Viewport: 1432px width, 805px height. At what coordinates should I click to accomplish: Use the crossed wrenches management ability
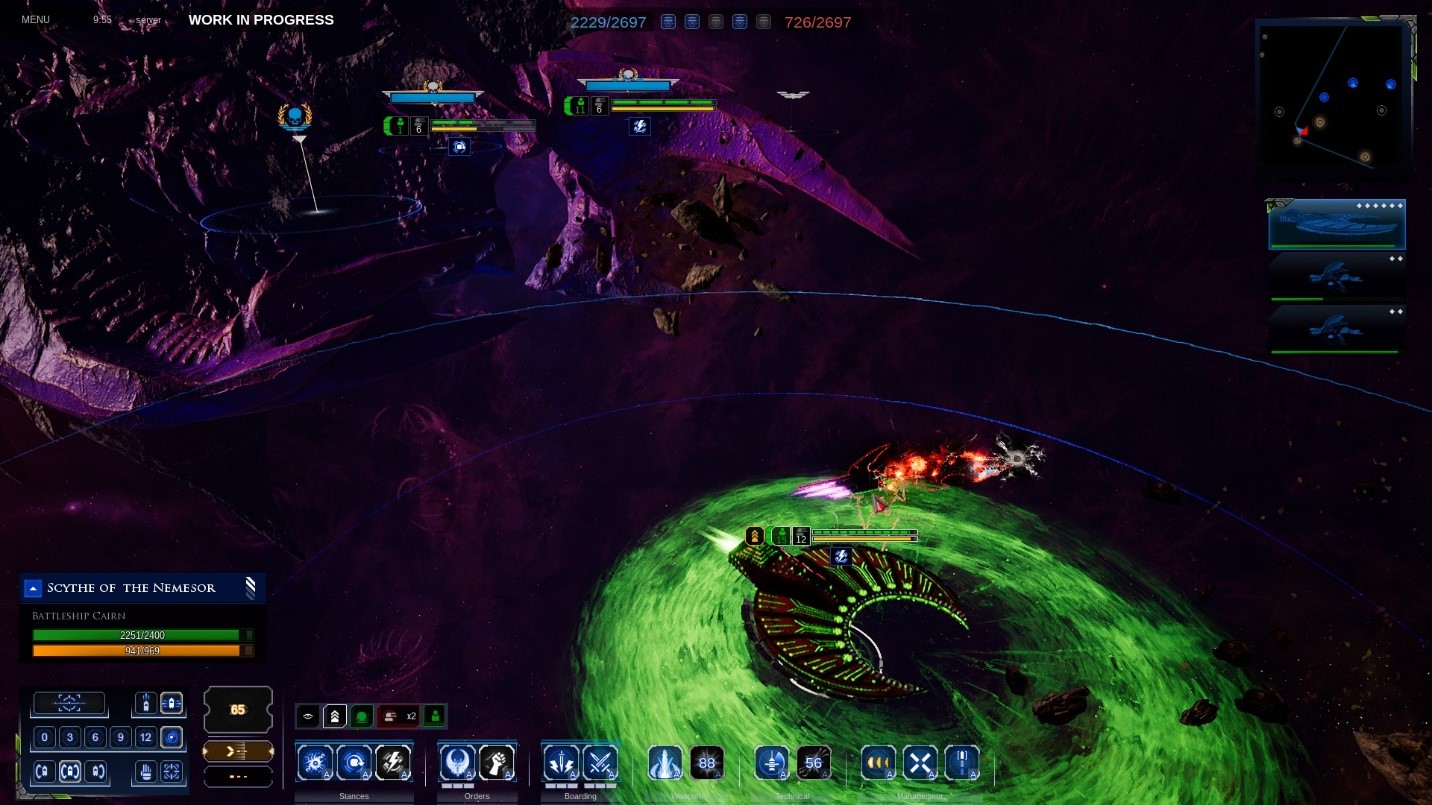[920, 763]
